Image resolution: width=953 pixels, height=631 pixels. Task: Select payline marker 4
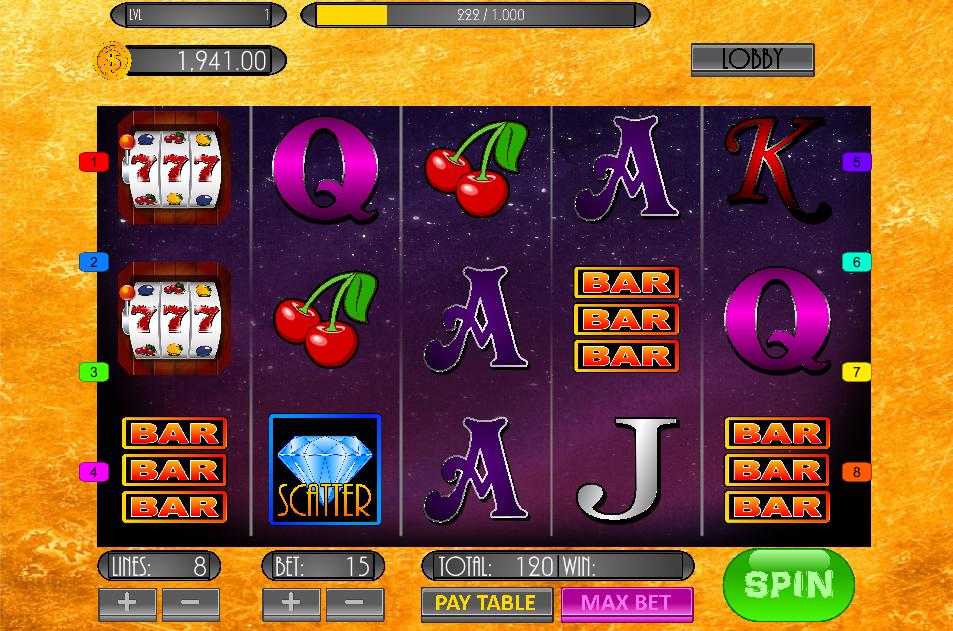click(94, 472)
